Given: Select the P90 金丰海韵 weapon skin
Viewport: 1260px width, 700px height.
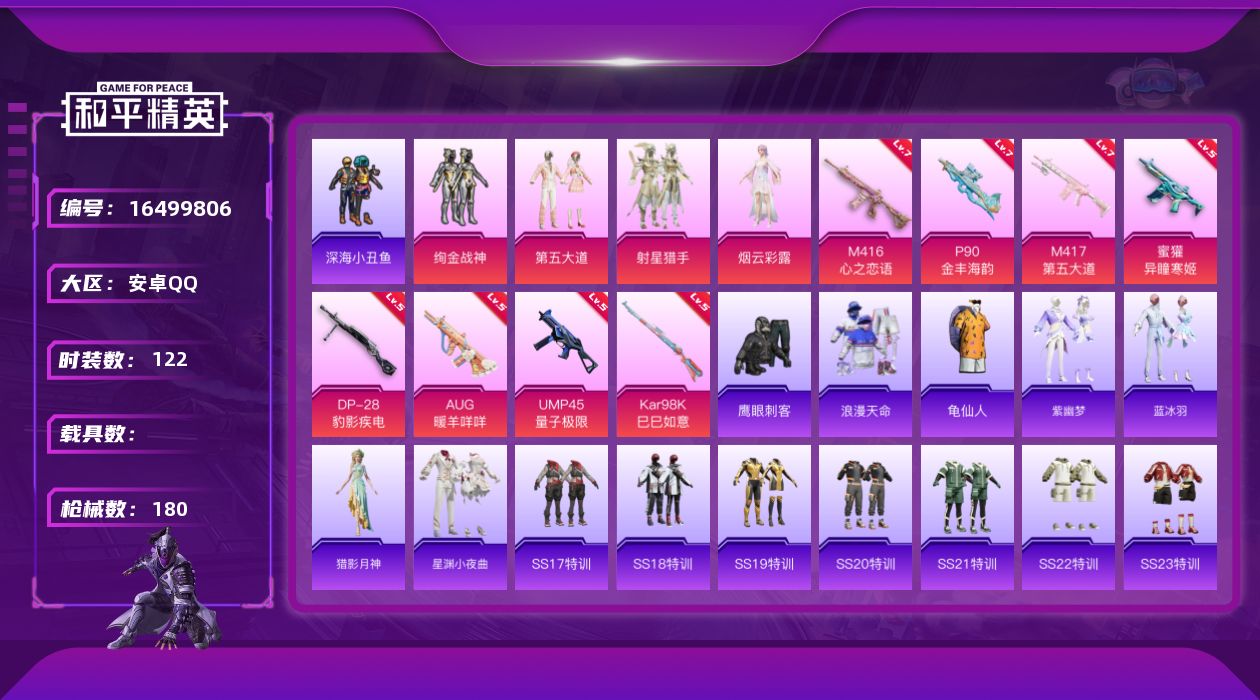Looking at the screenshot, I should [967, 211].
